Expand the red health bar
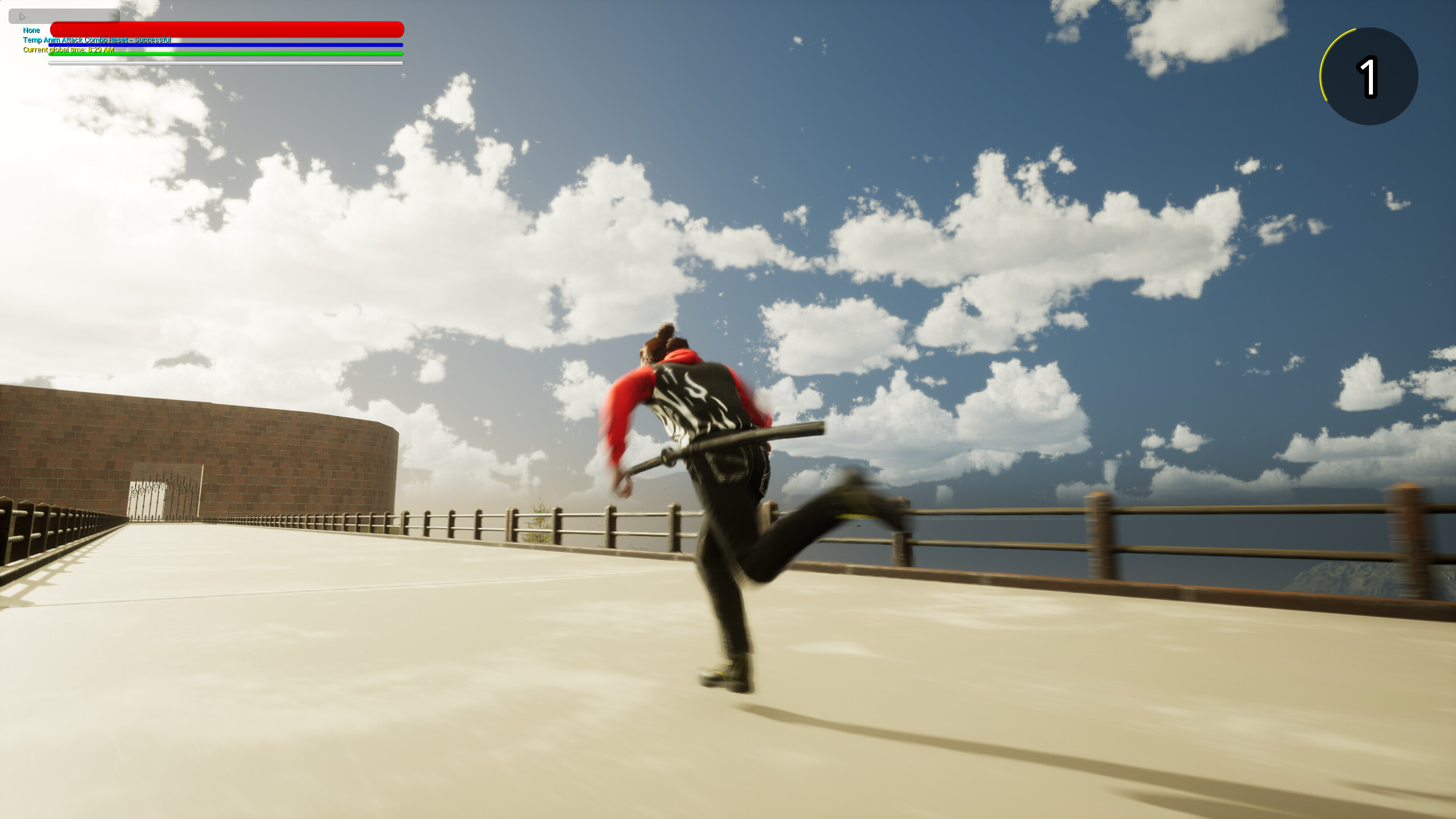This screenshot has width=1456, height=819. pyautogui.click(x=226, y=28)
